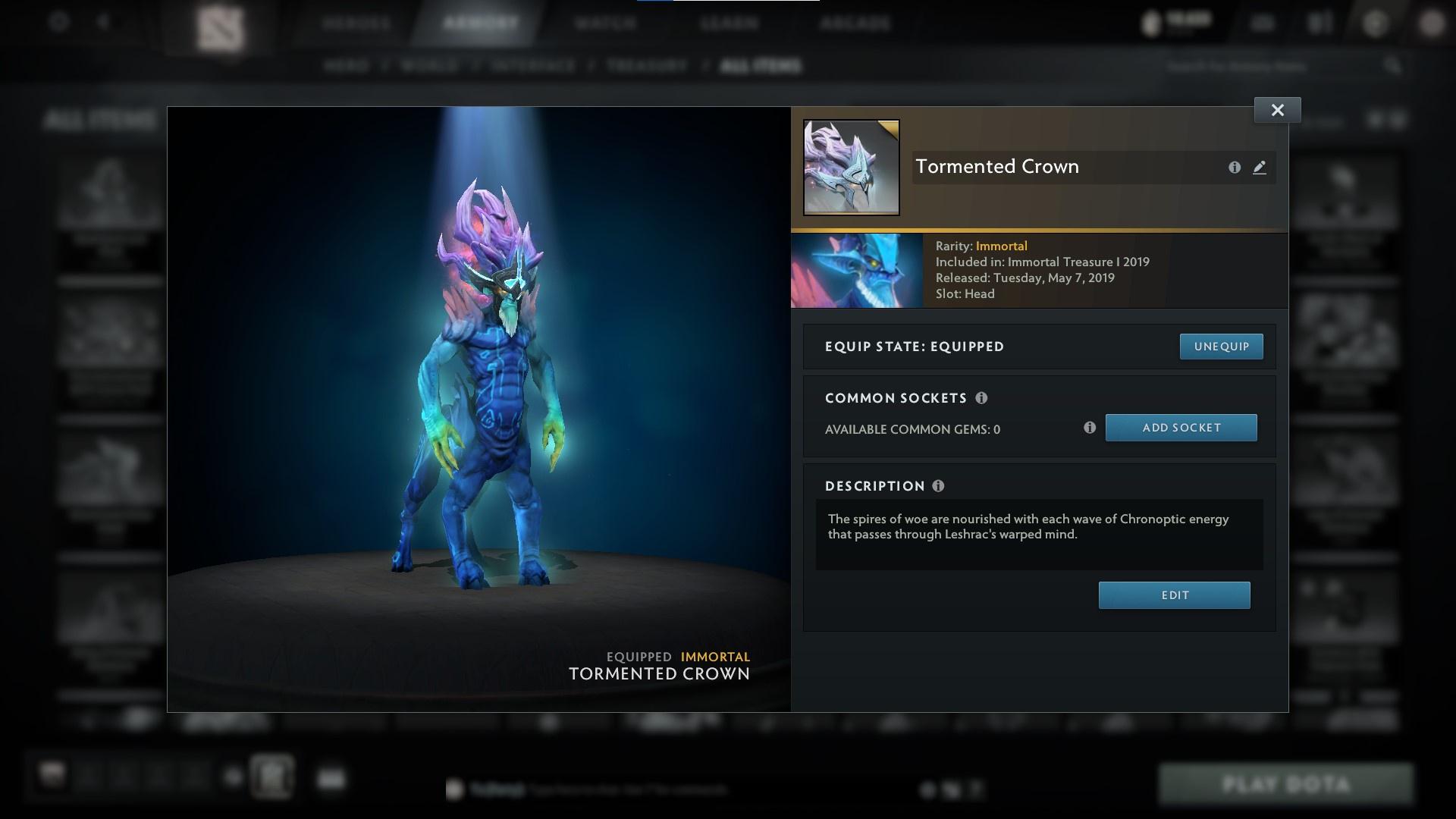This screenshot has width=1456, height=819.
Task: Unequip the Tormented Crown
Action: [x=1221, y=346]
